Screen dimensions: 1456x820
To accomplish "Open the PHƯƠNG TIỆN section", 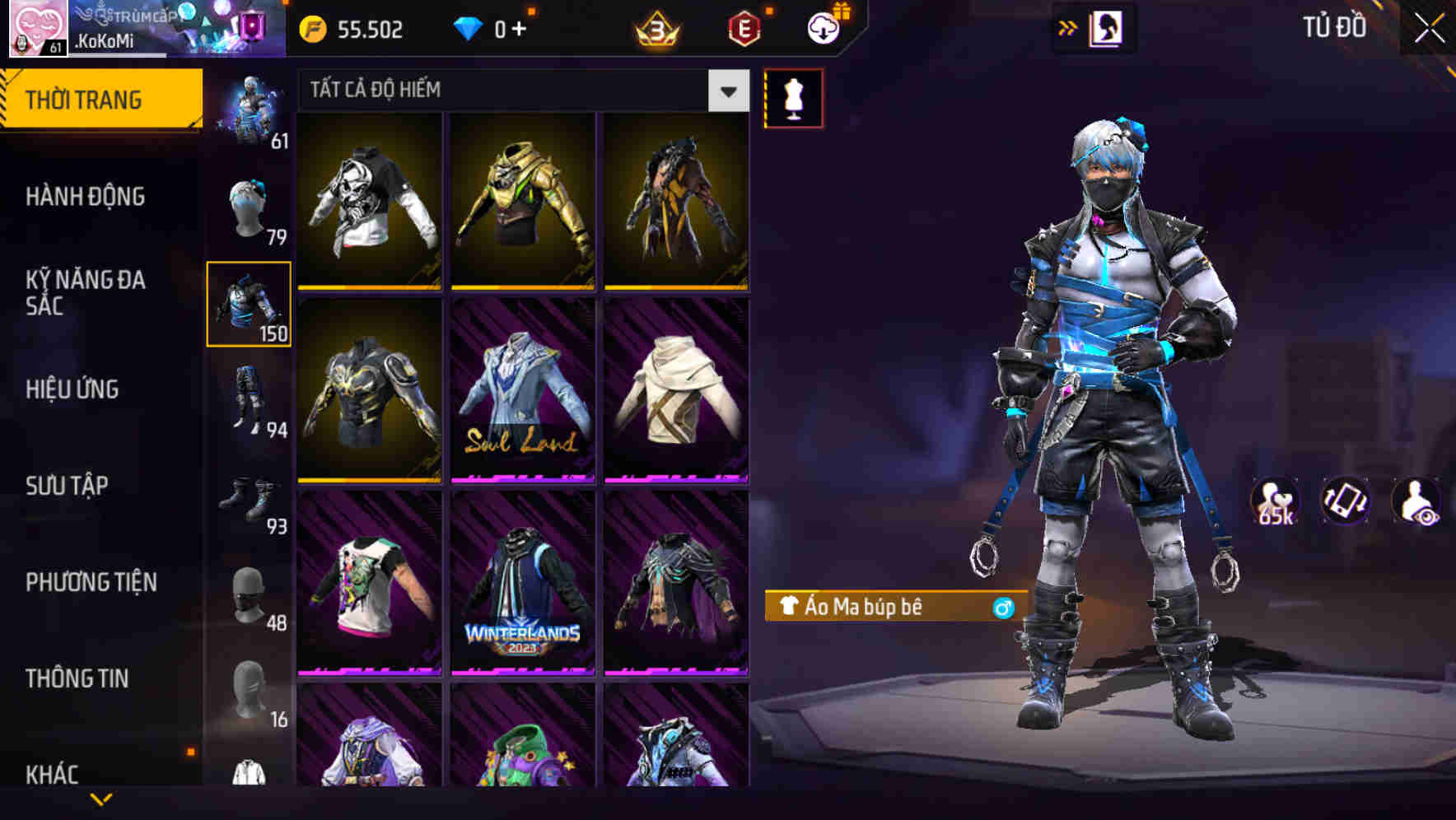I will (x=91, y=581).
